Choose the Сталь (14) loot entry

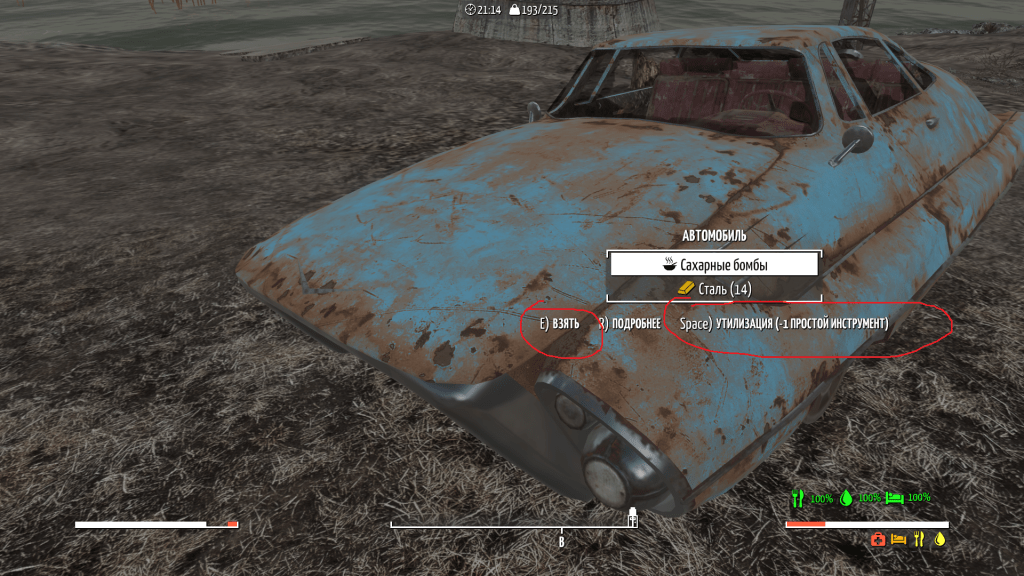(x=714, y=289)
